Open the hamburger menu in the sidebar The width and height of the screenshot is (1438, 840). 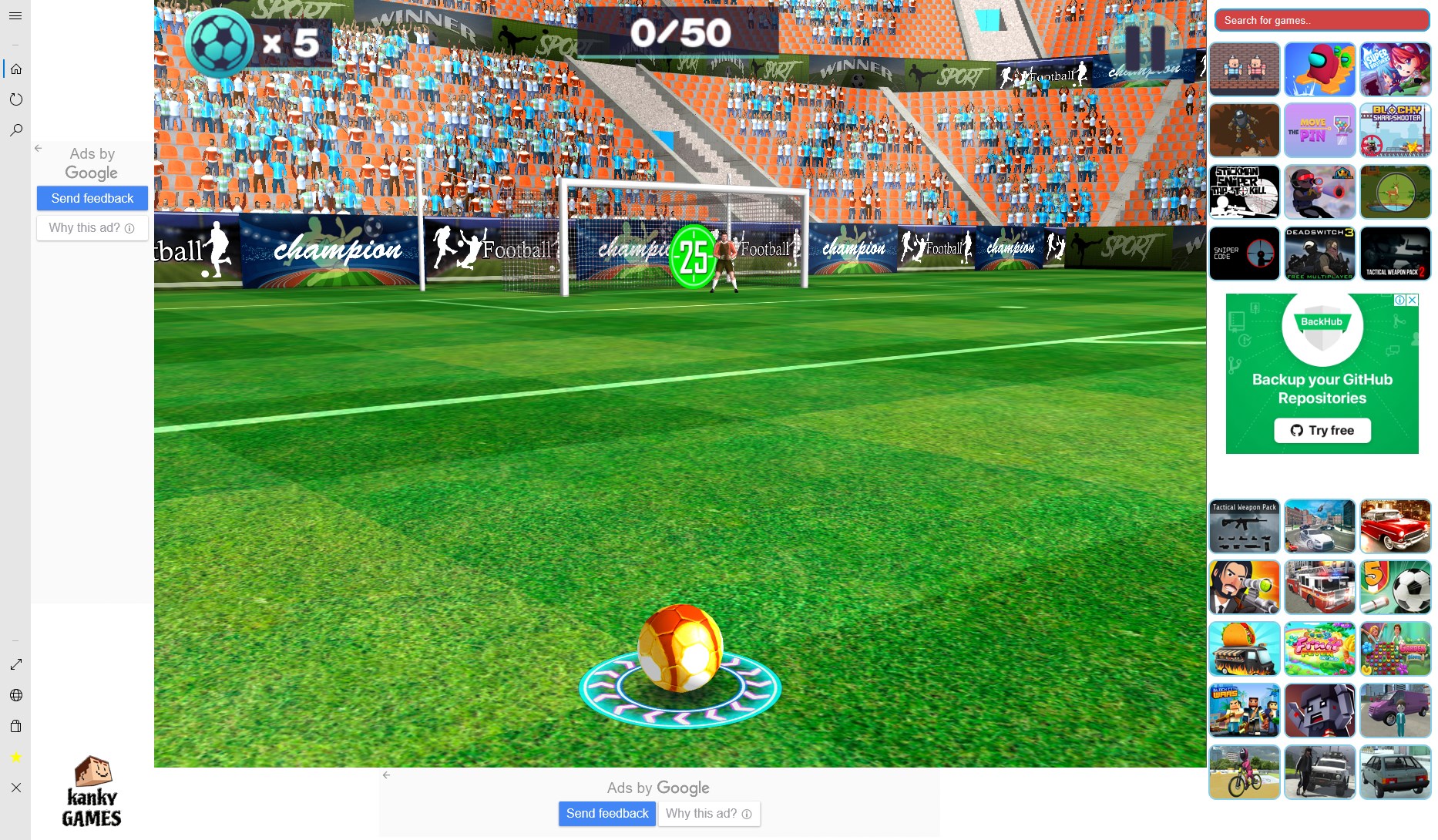click(x=15, y=15)
